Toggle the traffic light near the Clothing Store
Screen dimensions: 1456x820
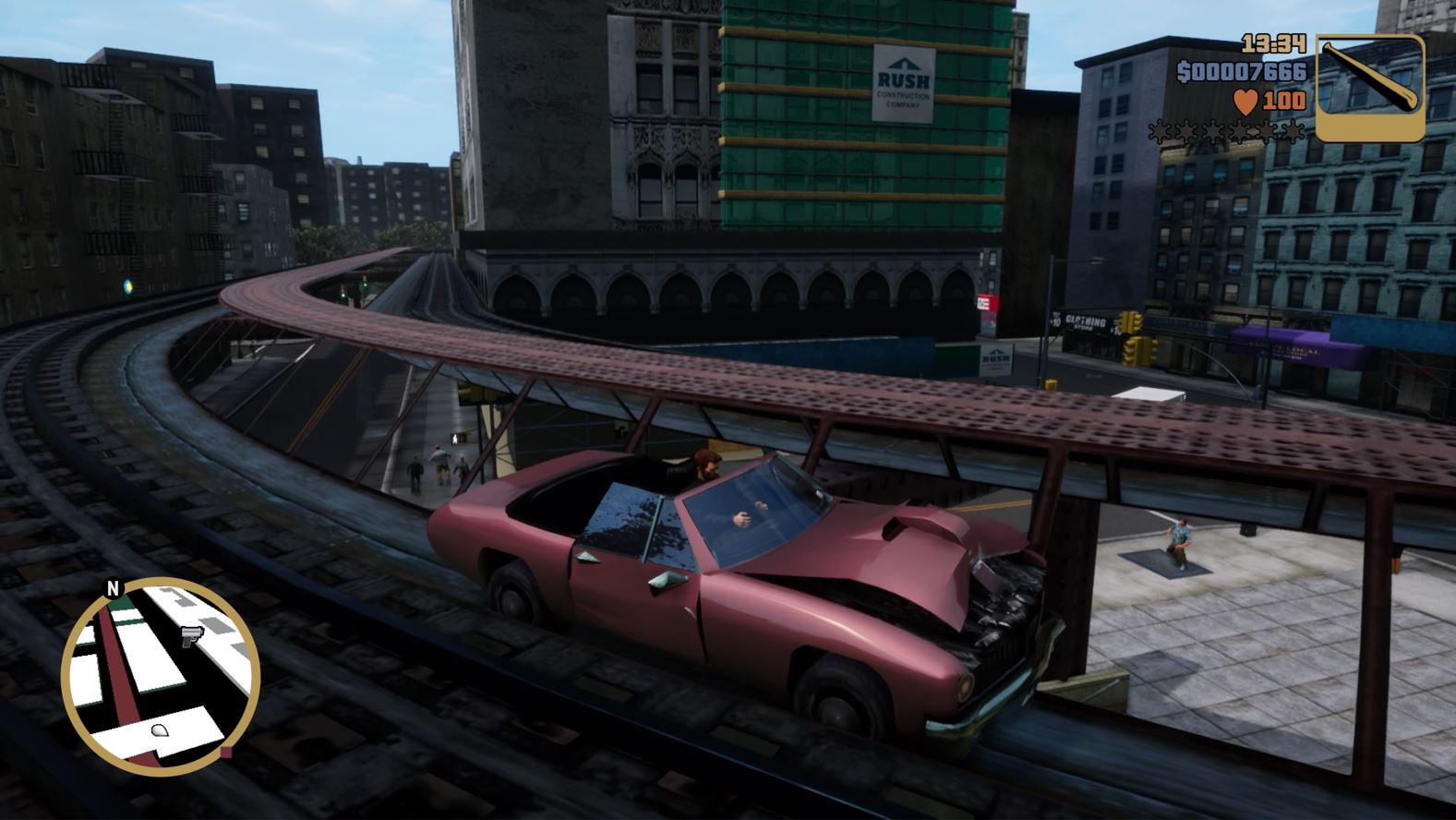coord(1132,320)
